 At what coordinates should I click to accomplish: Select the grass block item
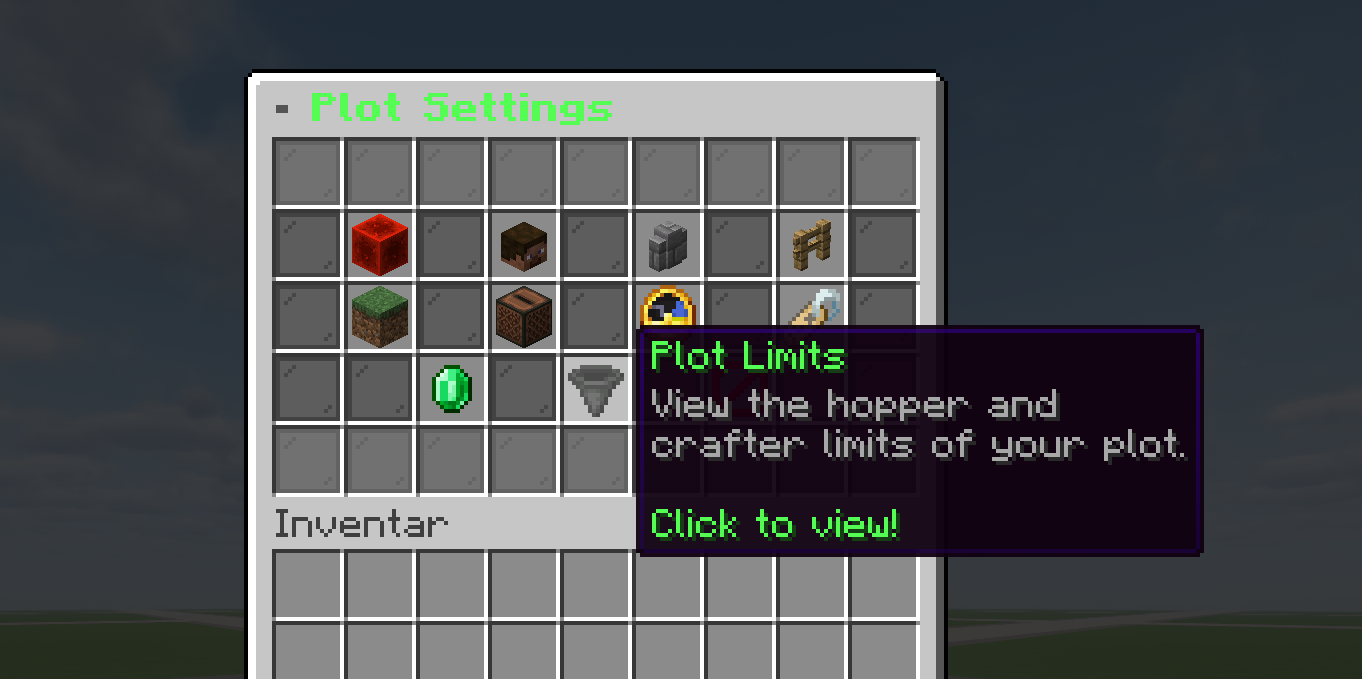(379, 316)
